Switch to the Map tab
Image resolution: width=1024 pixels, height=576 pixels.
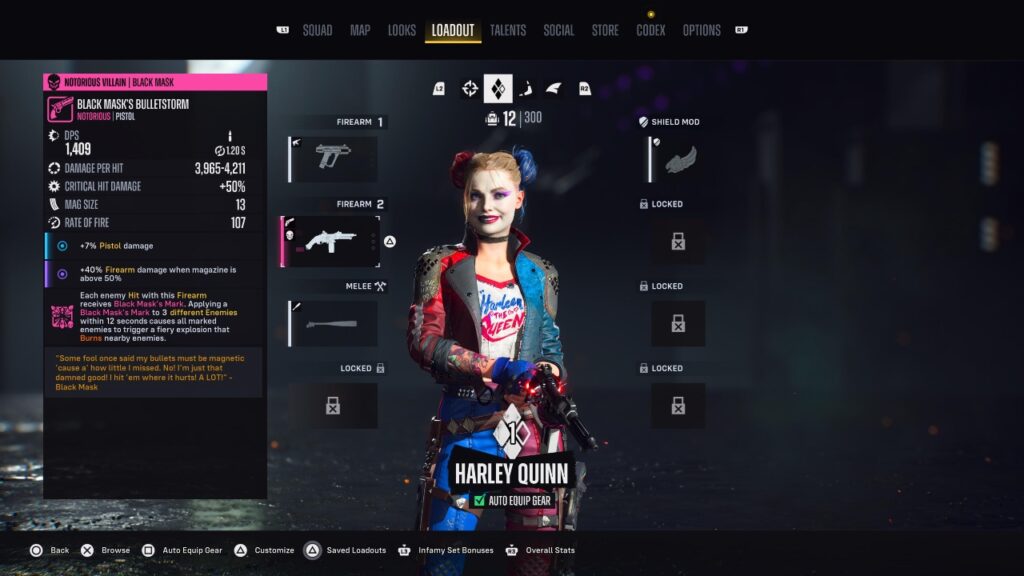[360, 30]
